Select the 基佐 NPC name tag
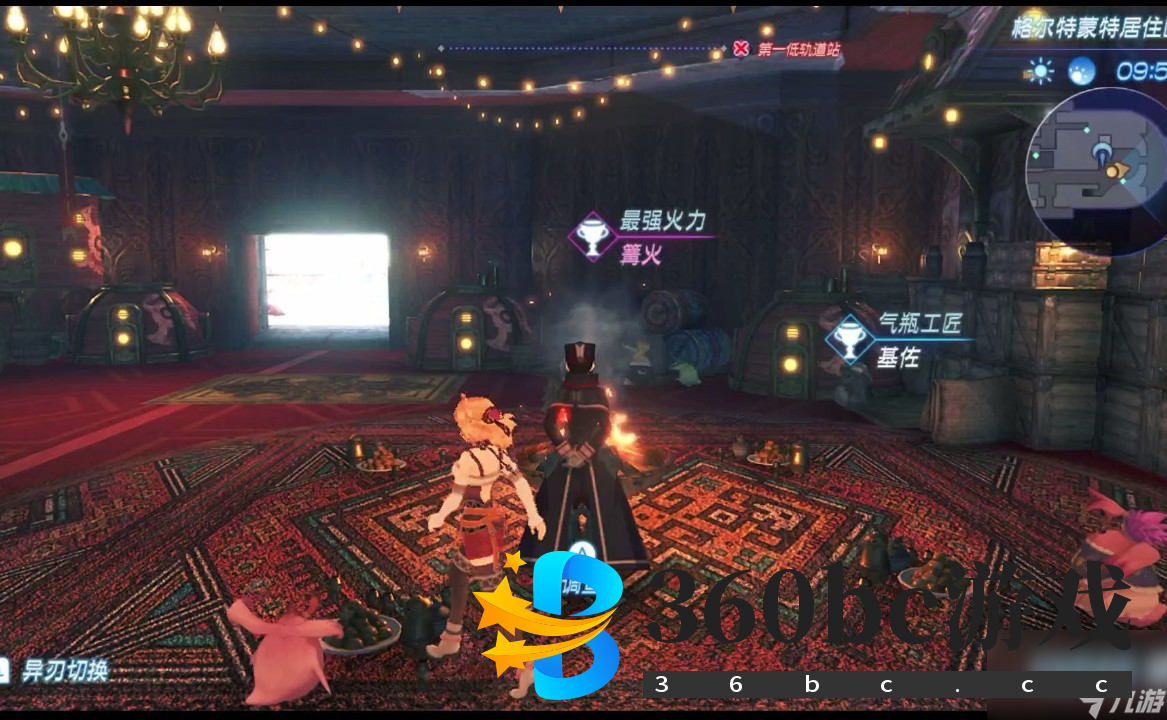Viewport: 1167px width, 720px height. (898, 357)
